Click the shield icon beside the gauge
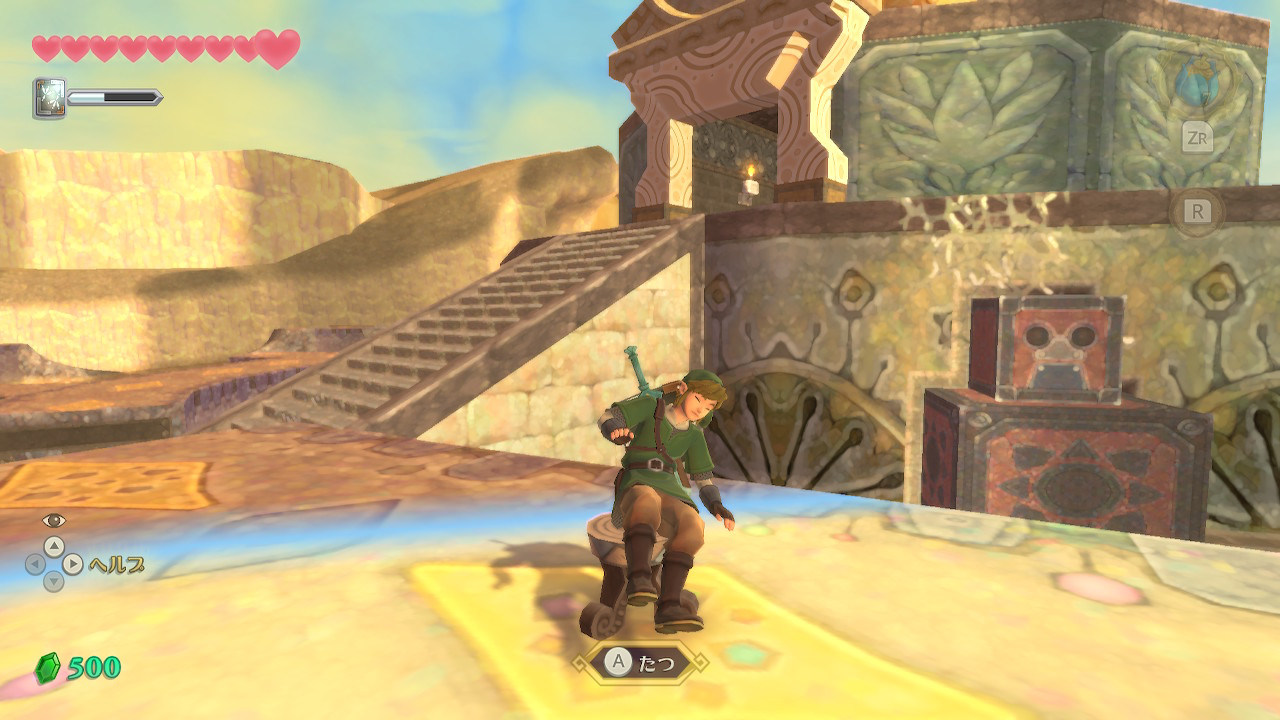The image size is (1280, 720). [49, 98]
